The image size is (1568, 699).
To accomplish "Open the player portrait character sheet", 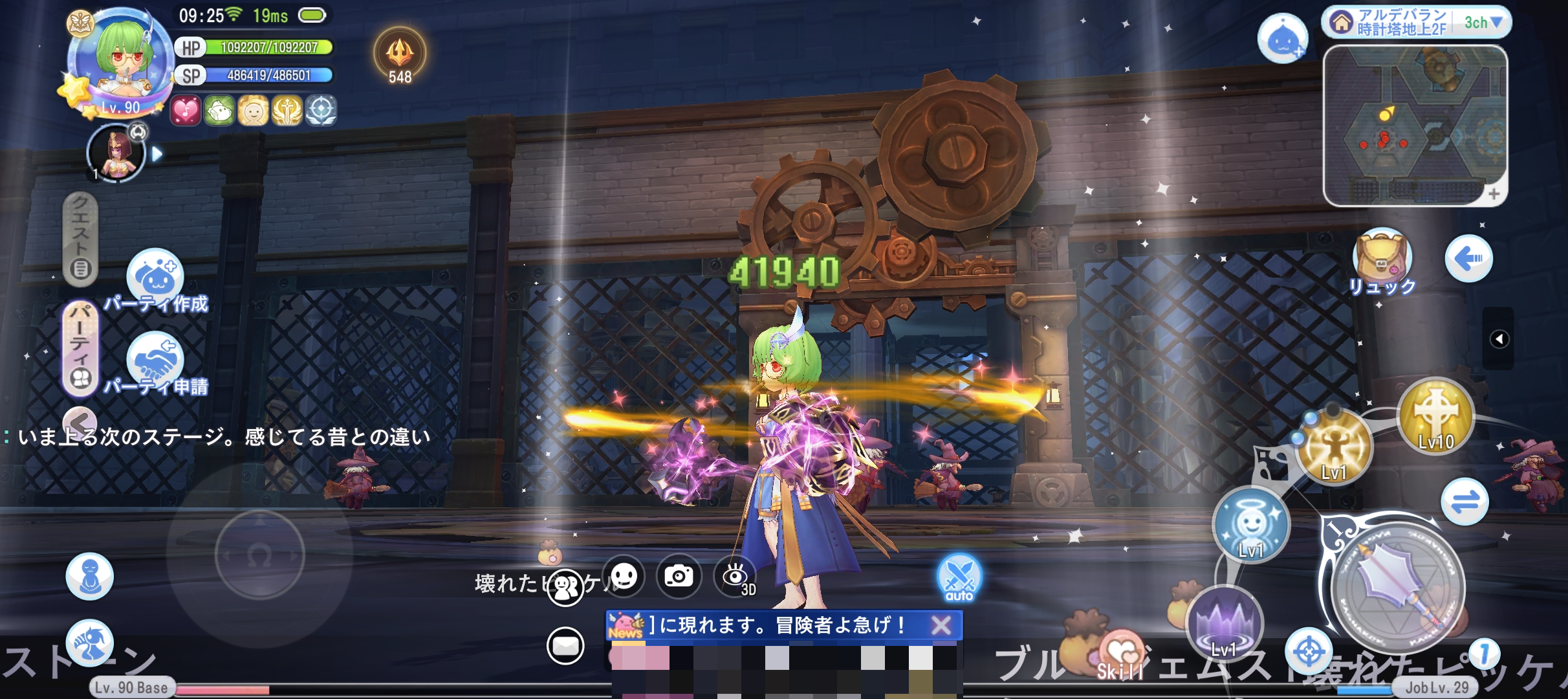I will coord(121,61).
